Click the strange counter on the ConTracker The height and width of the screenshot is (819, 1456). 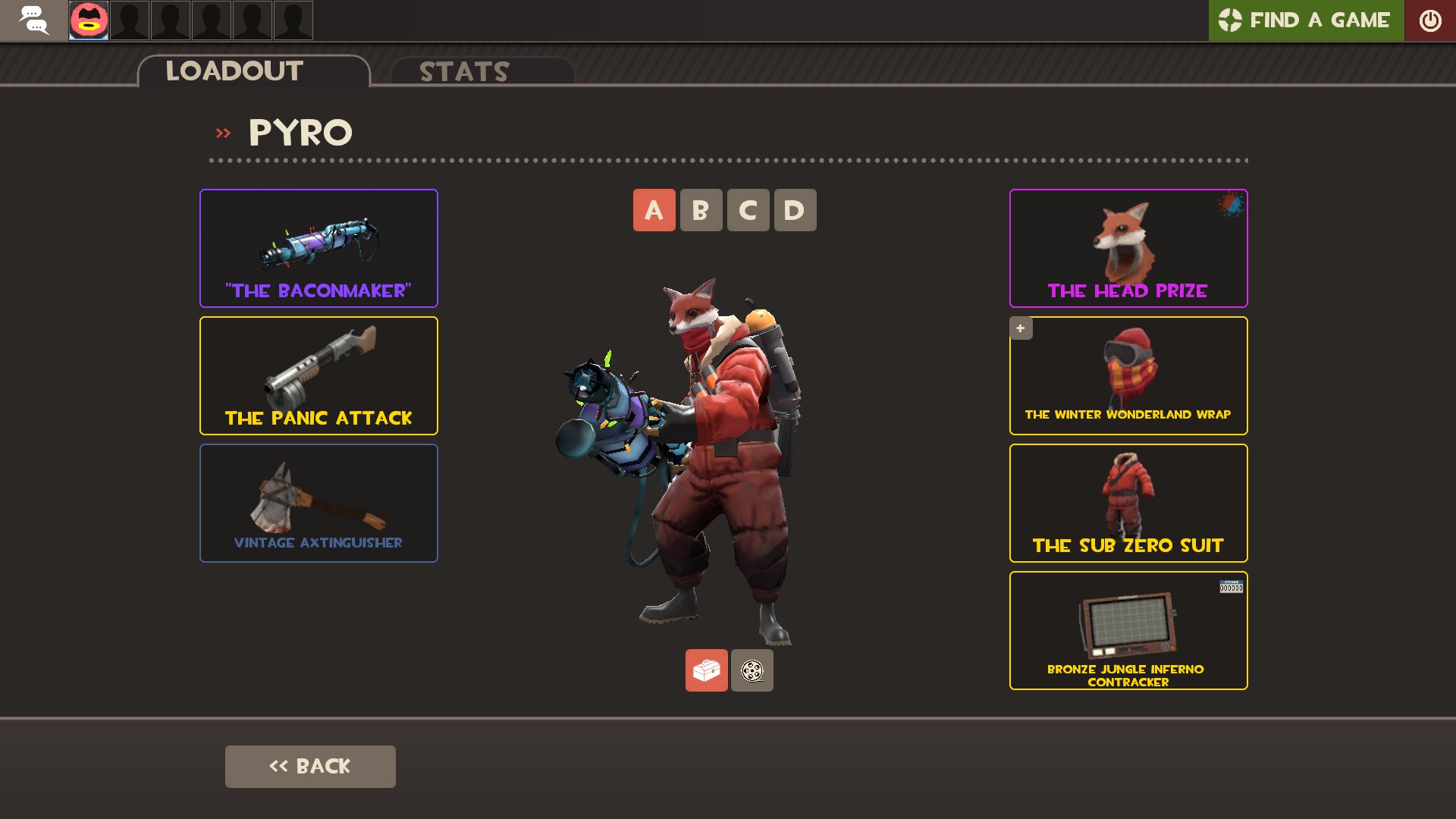1232,586
